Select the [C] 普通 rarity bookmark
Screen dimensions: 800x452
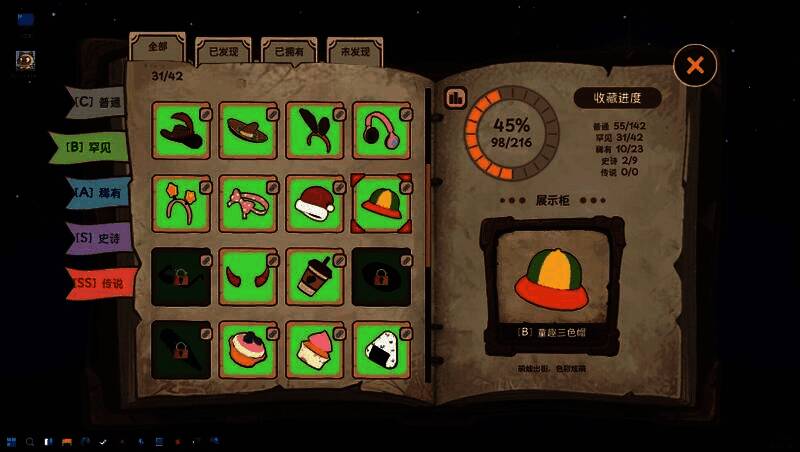(98, 102)
